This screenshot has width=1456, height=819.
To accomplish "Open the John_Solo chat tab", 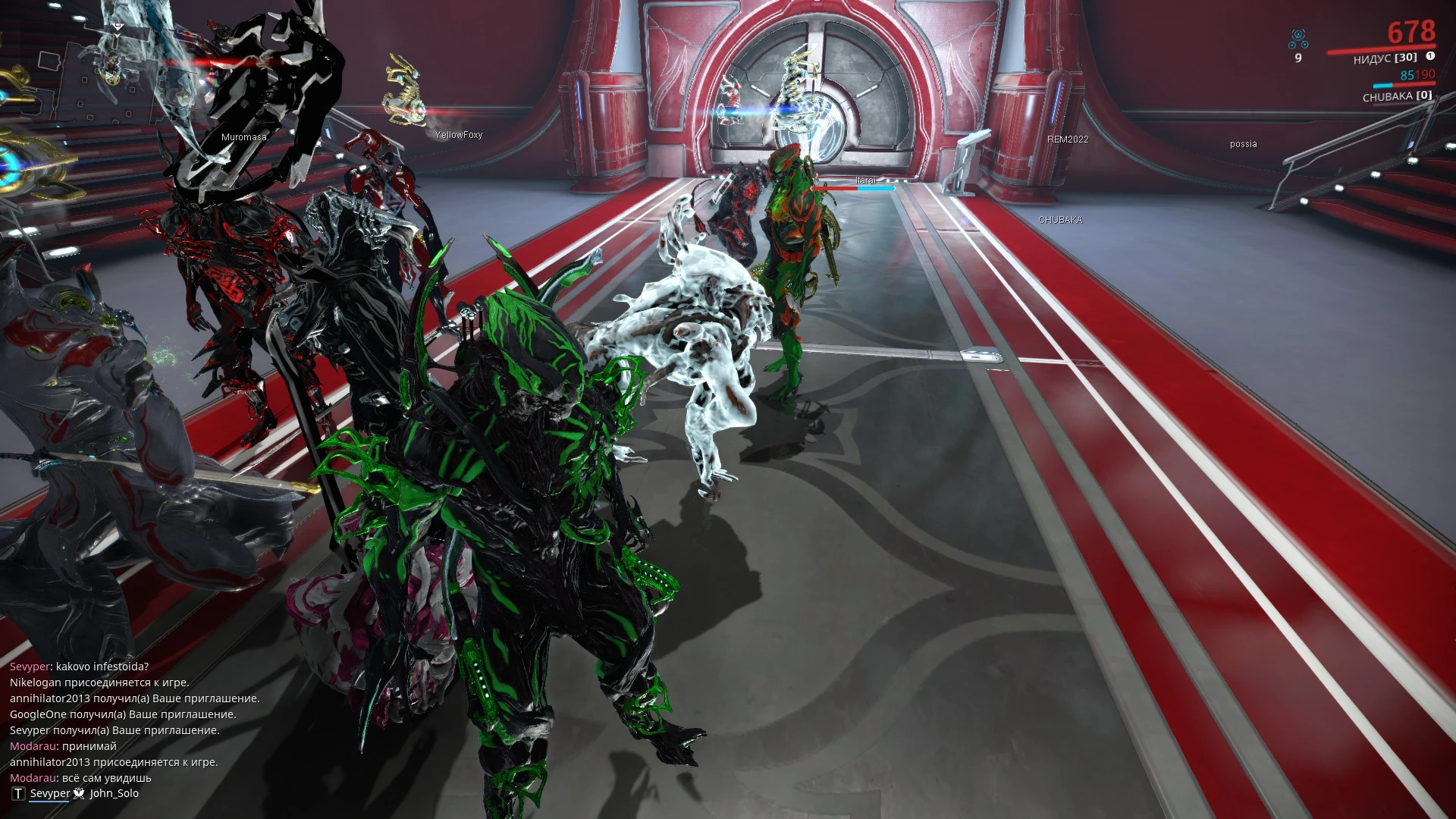I will click(x=114, y=793).
